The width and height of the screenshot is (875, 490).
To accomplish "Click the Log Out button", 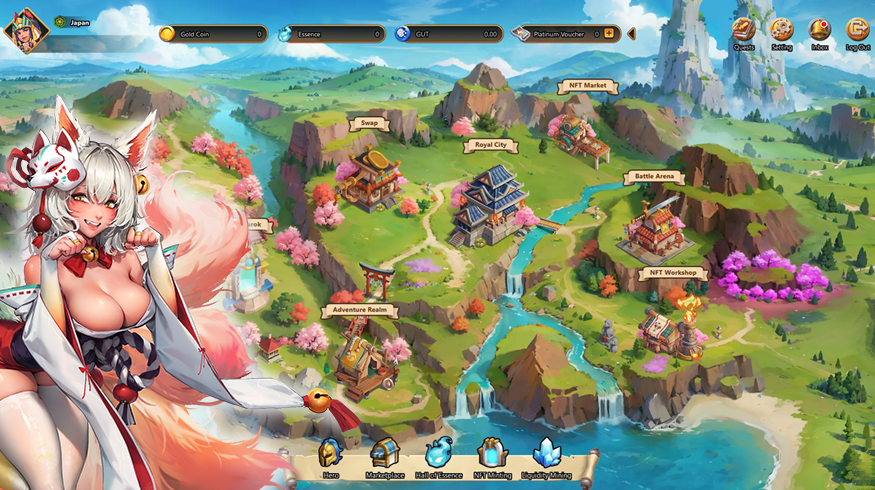I will 857,31.
